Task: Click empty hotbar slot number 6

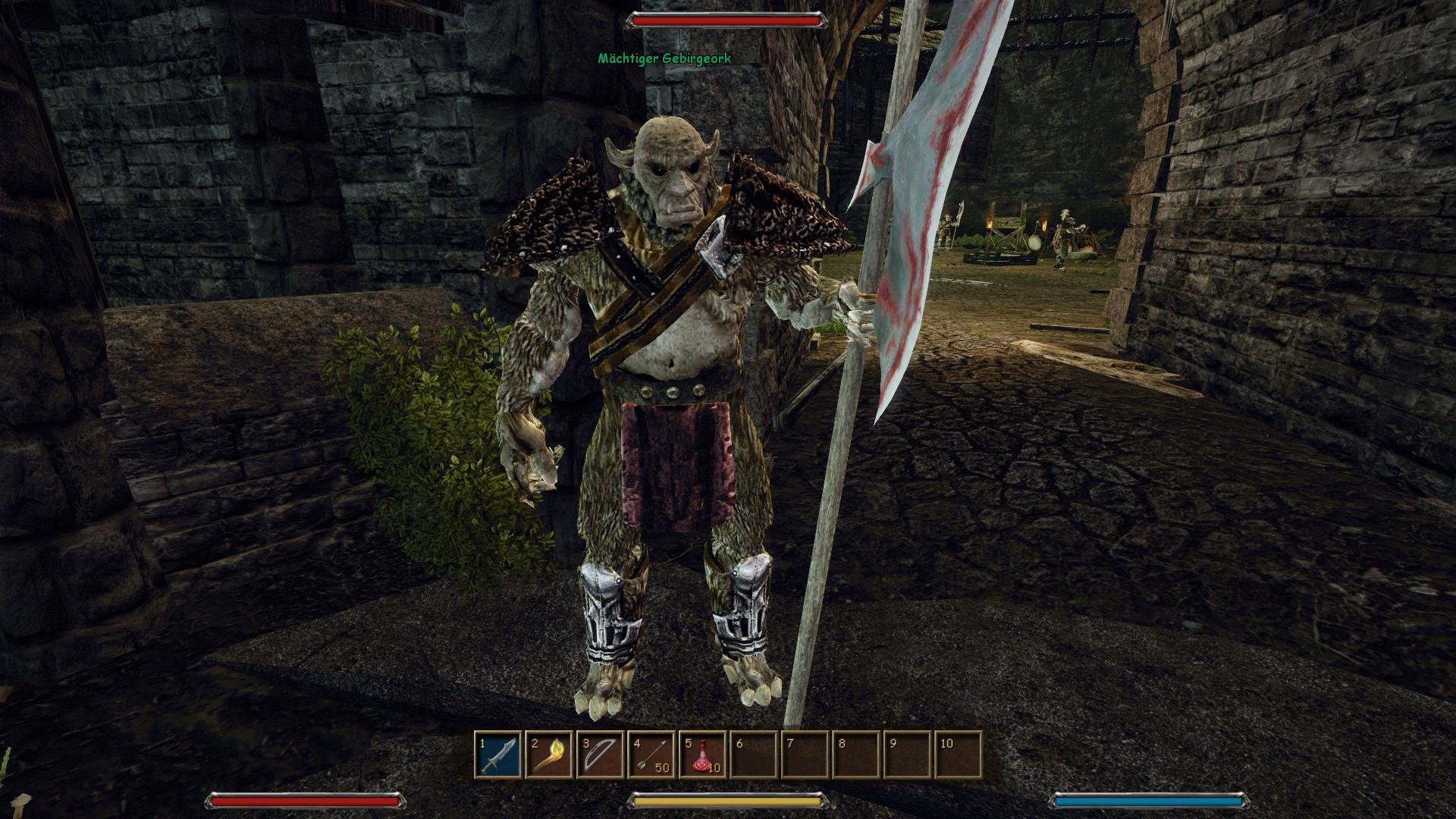Action: (754, 755)
